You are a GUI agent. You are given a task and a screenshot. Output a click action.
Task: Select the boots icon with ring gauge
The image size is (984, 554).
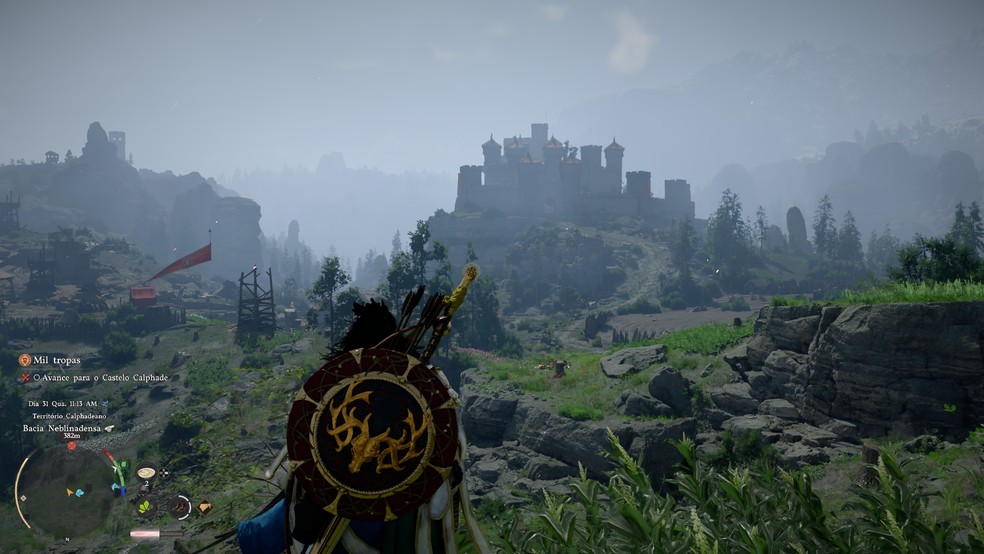click(x=180, y=507)
